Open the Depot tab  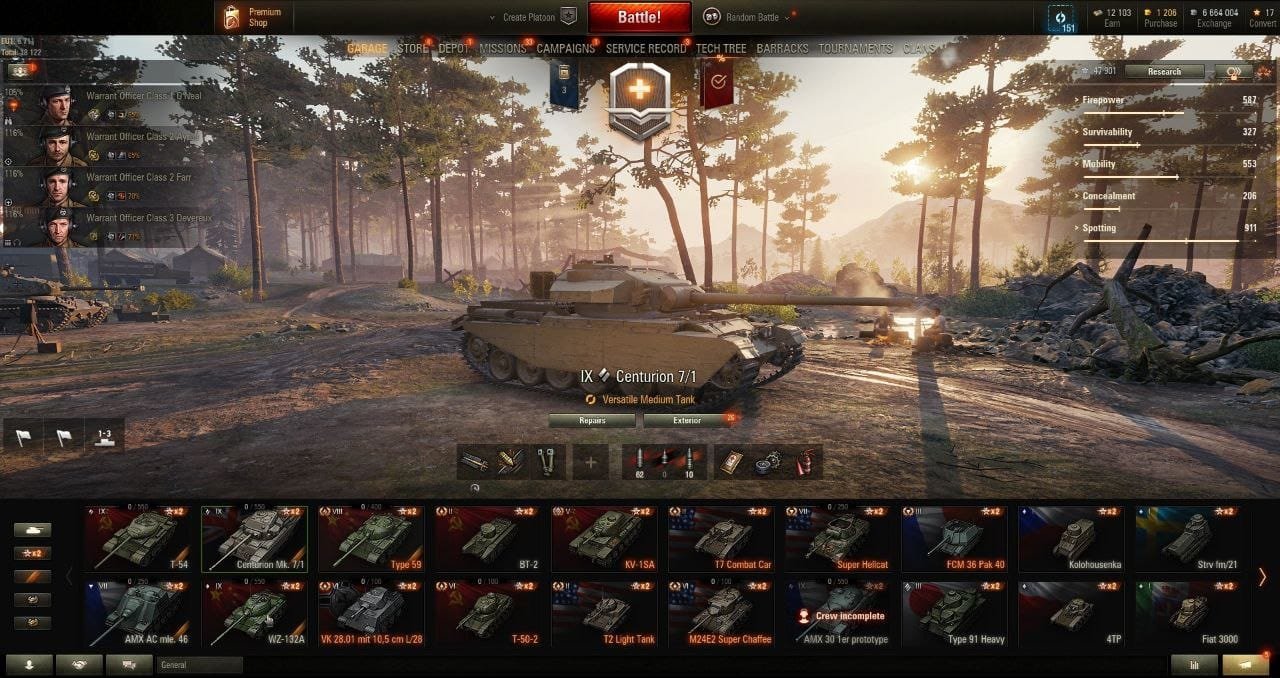[454, 48]
